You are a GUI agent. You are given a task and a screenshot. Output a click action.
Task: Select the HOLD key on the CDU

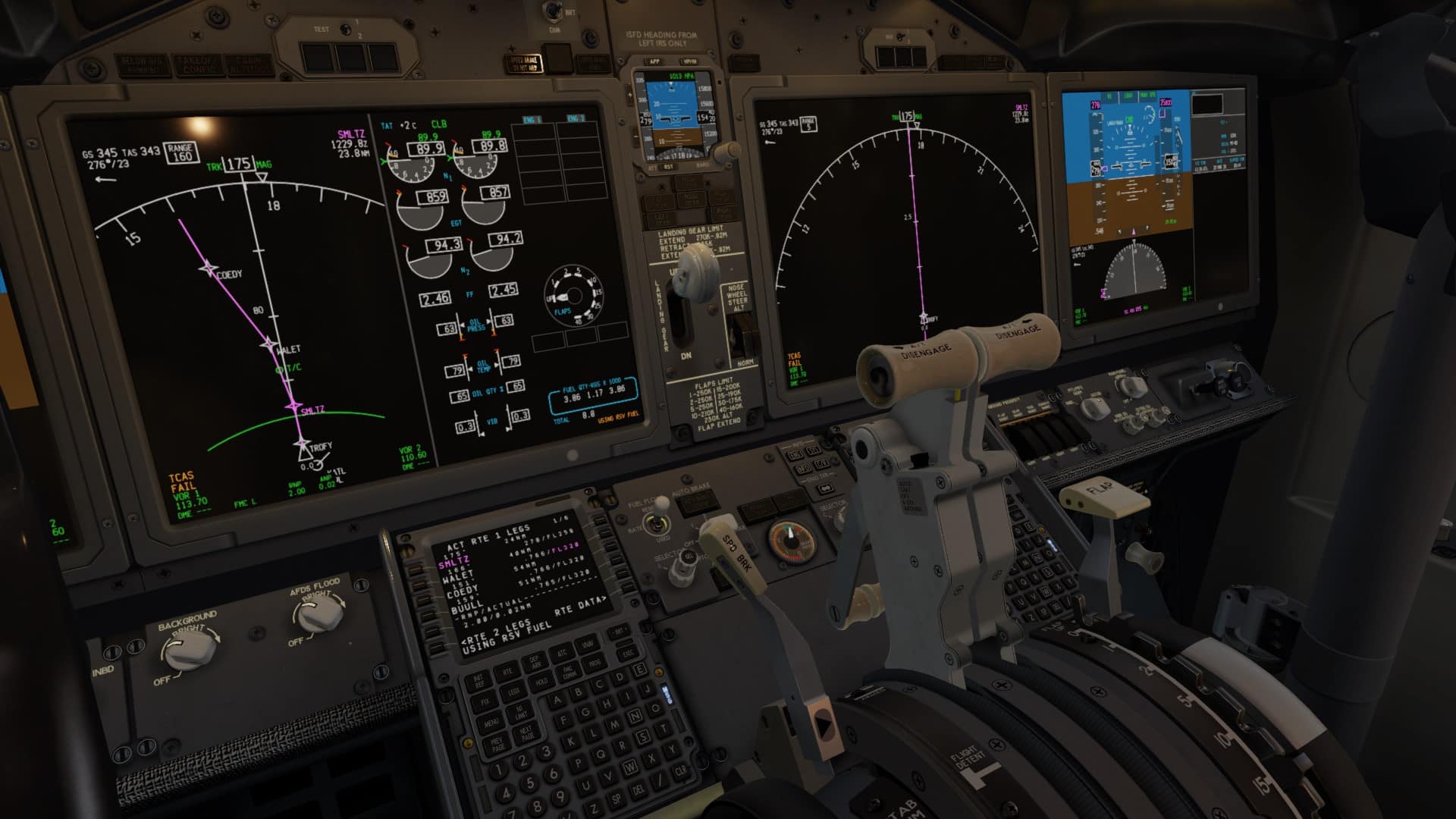(x=541, y=682)
